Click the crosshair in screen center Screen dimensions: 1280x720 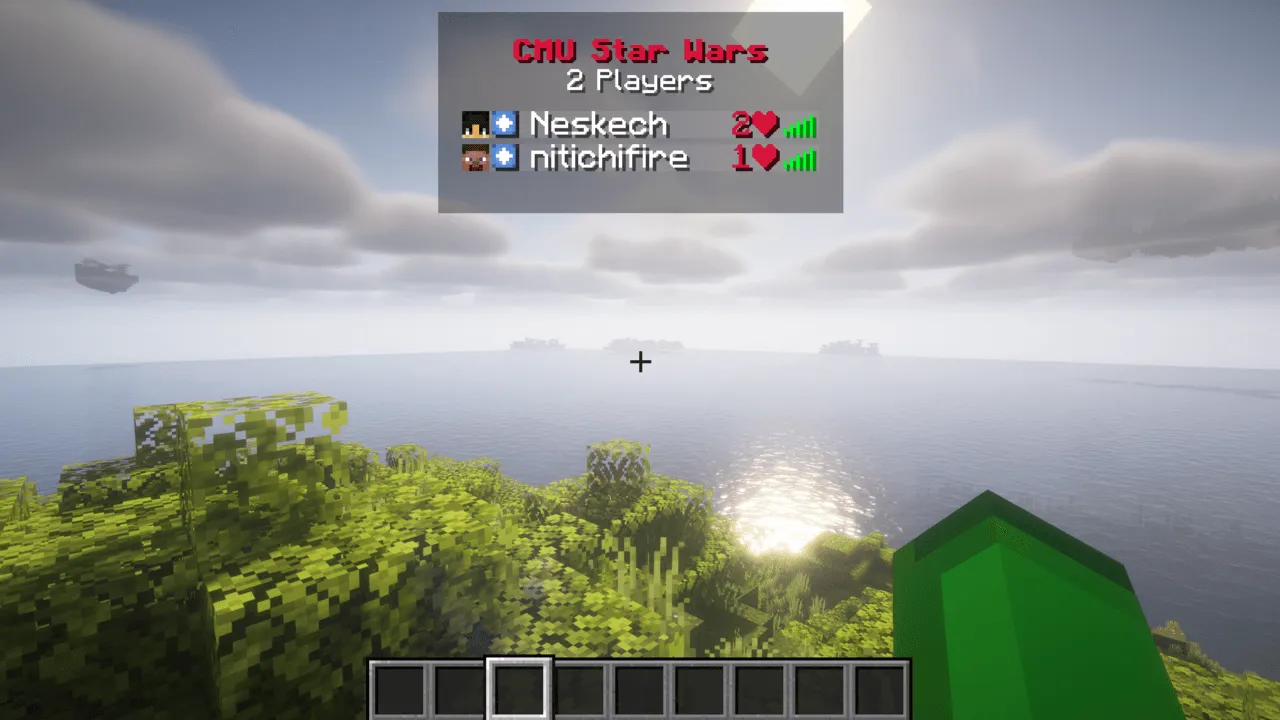pyautogui.click(x=640, y=361)
